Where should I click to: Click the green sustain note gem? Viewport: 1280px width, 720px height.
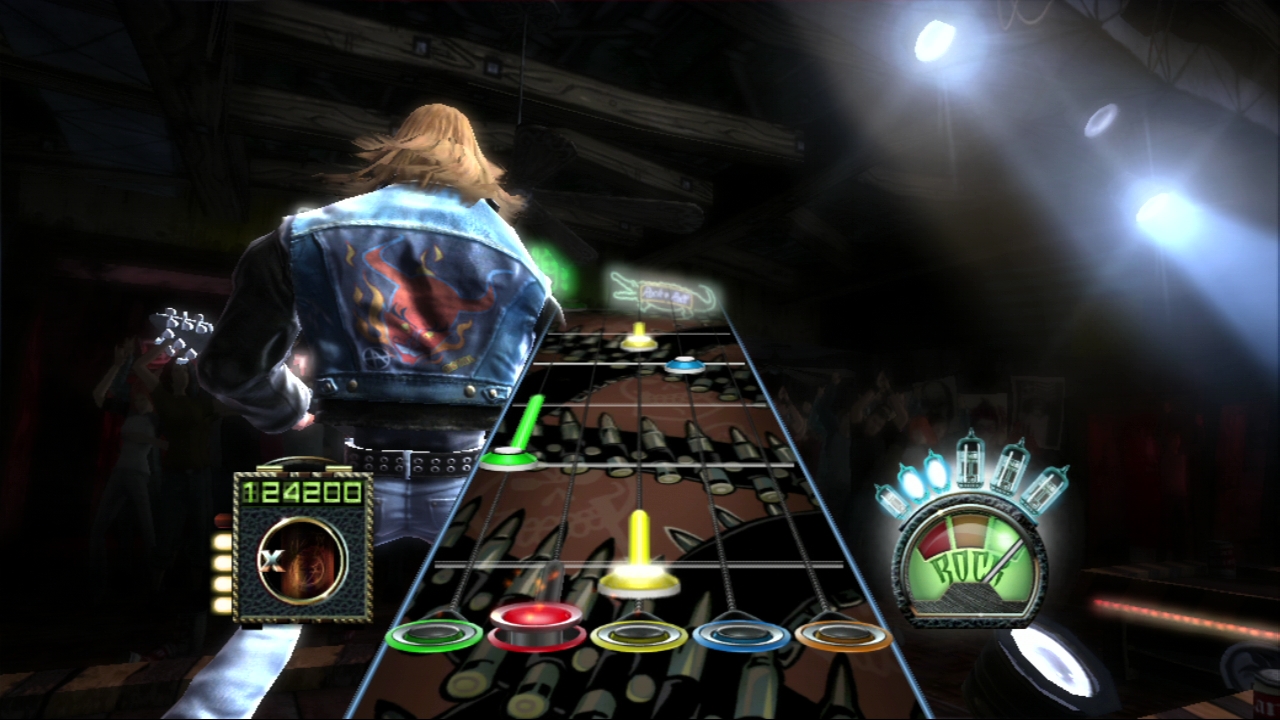tap(508, 458)
